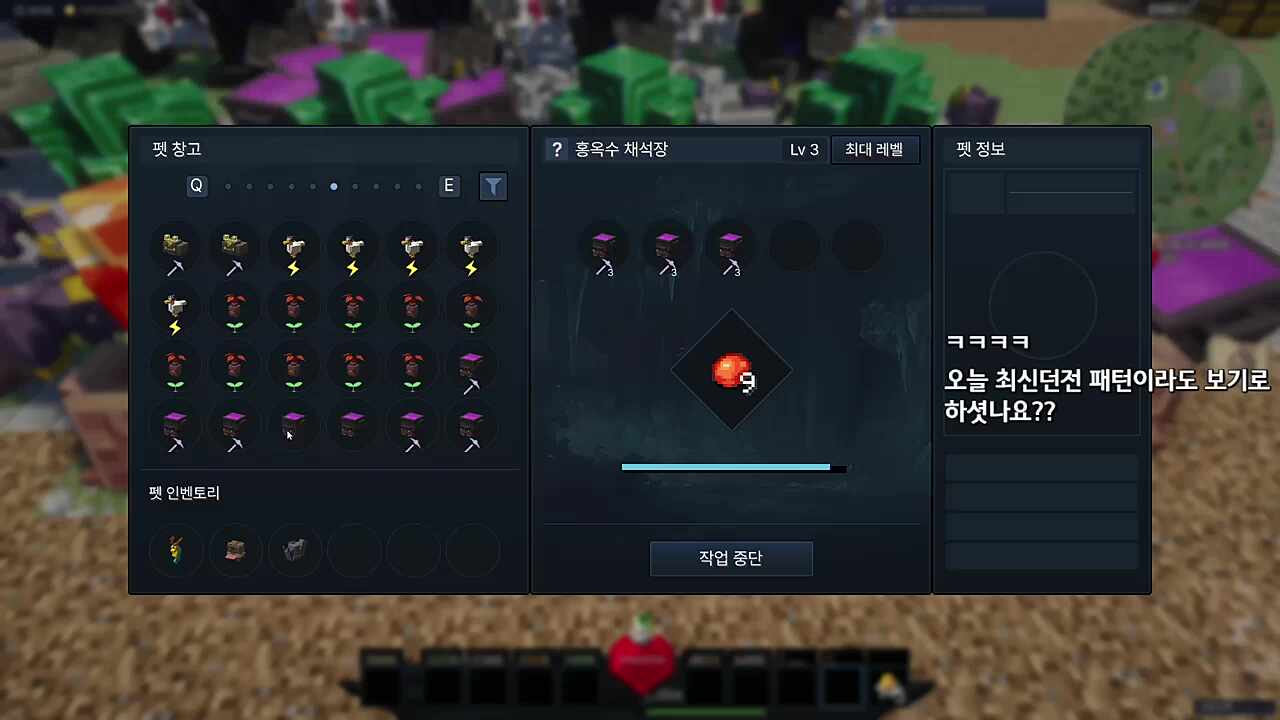Open the funnel filter in the pet storage
Screen dimensions: 1280x720
(x=492, y=186)
